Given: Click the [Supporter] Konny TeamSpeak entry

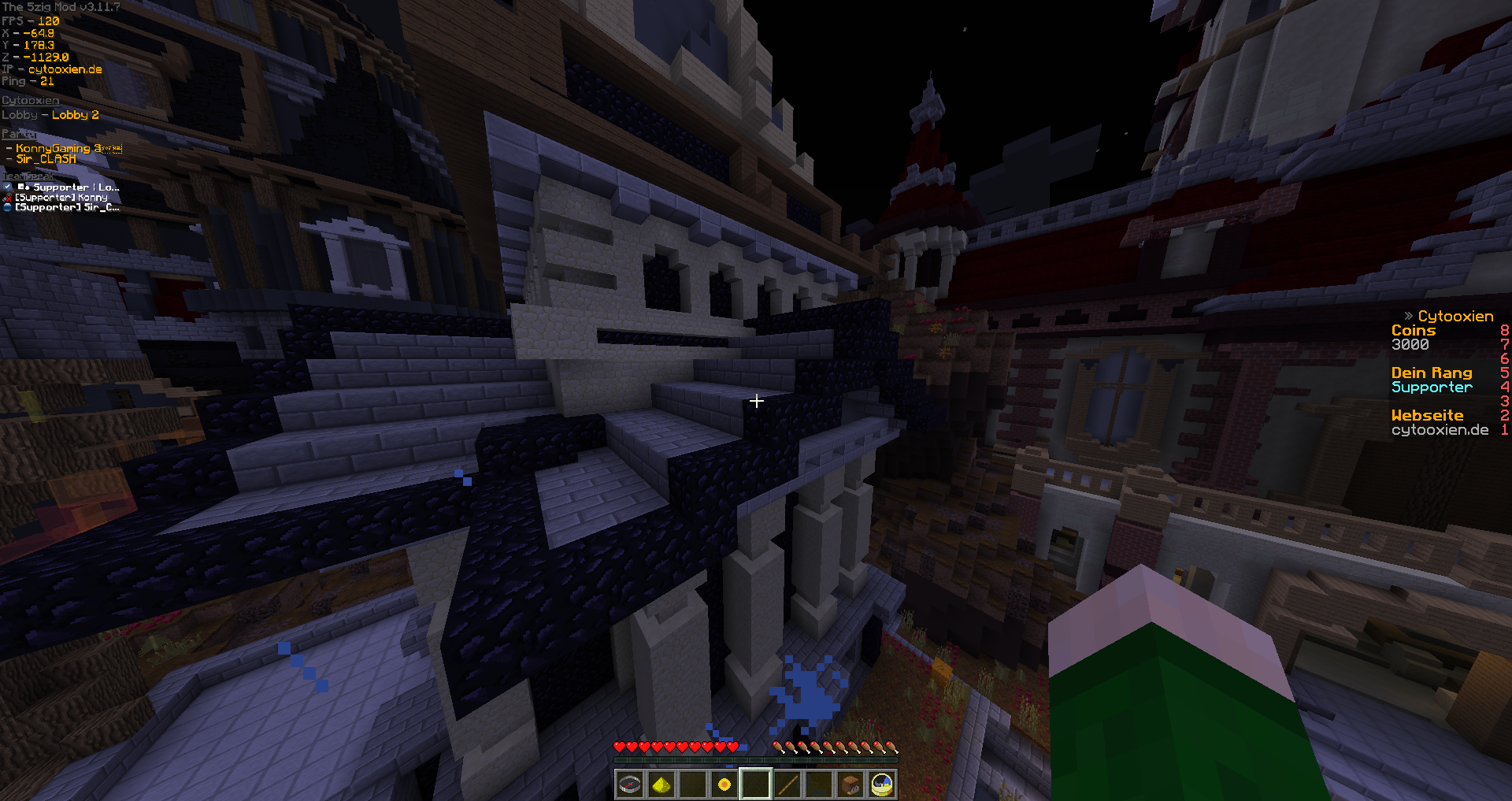Looking at the screenshot, I should click(61, 198).
